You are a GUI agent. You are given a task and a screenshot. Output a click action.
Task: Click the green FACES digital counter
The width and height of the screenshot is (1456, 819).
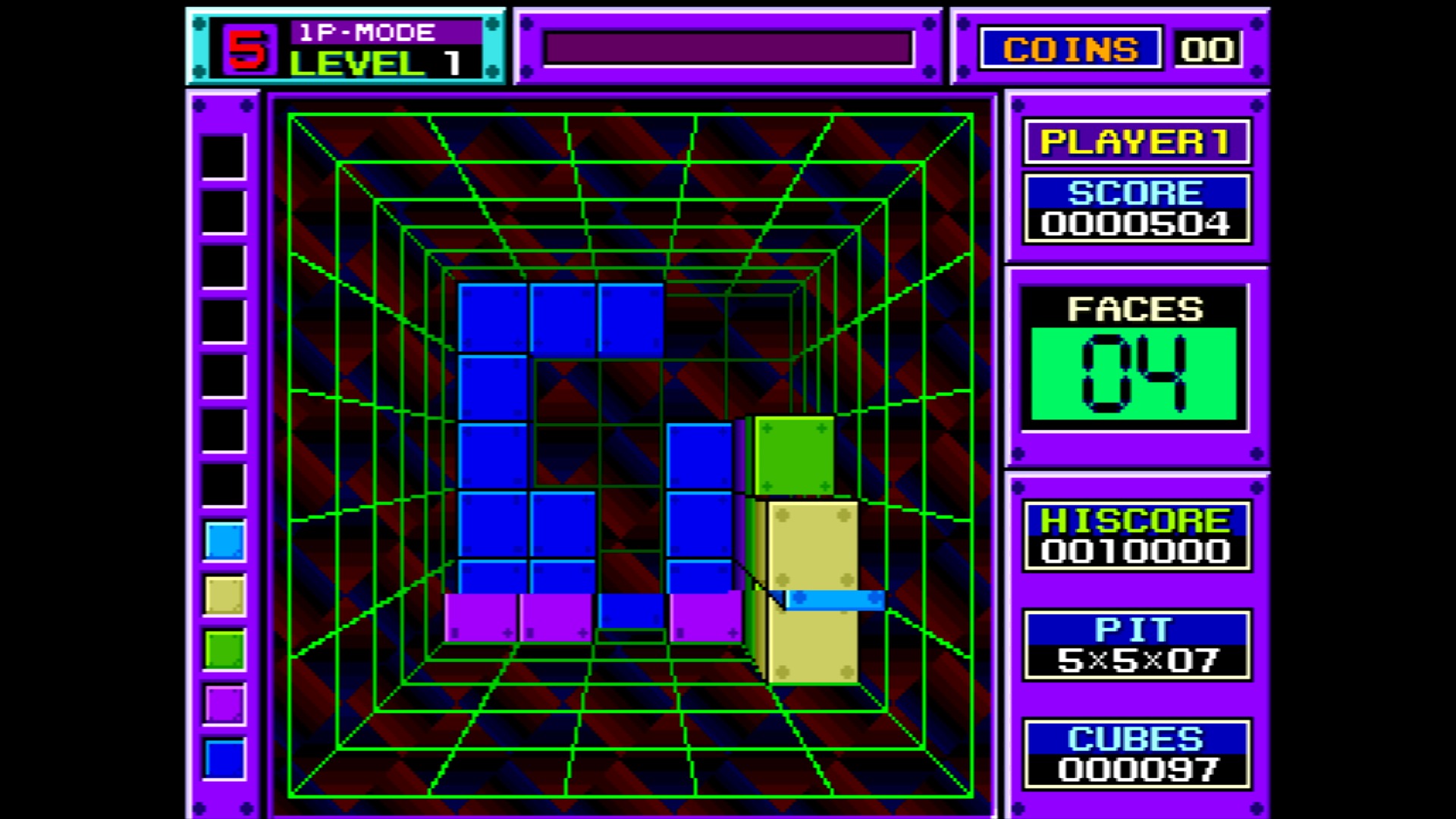click(x=1134, y=372)
